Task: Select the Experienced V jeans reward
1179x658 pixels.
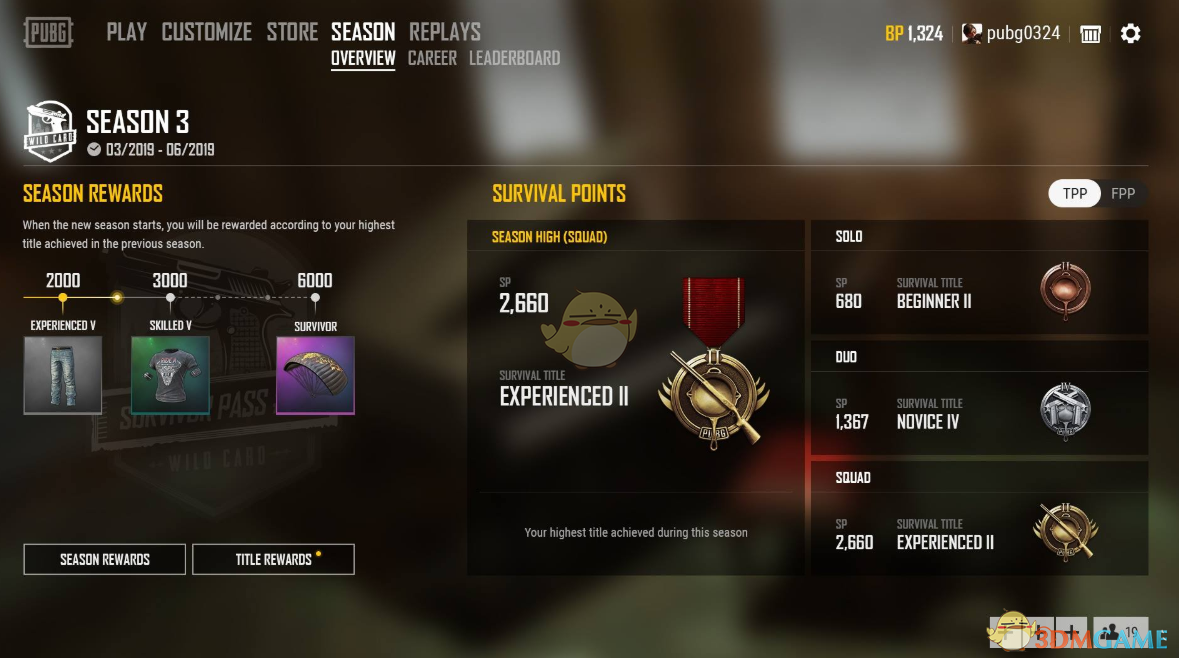Action: point(63,375)
